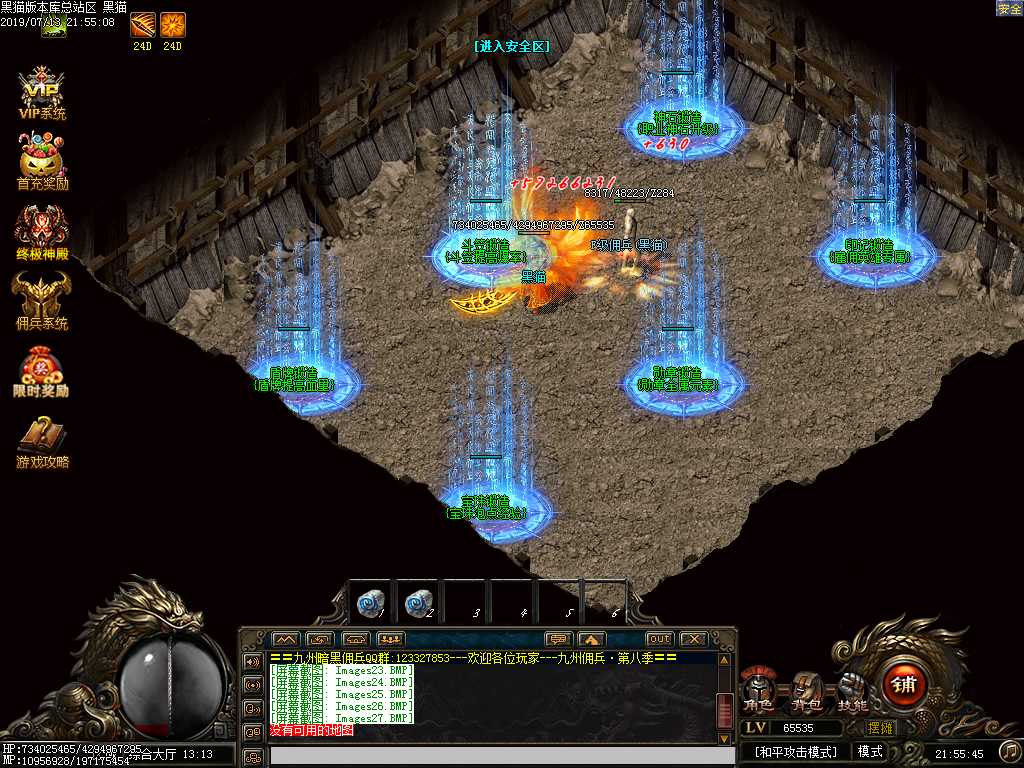Open the 角色 character sheet

(758, 691)
